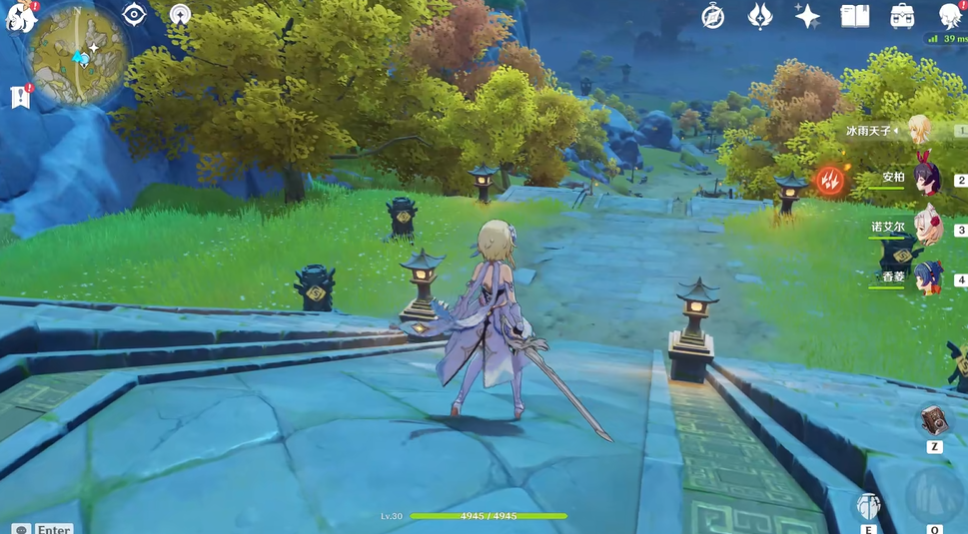The height and width of the screenshot is (534, 968).
Task: Open the chat box
Action: click(21, 528)
